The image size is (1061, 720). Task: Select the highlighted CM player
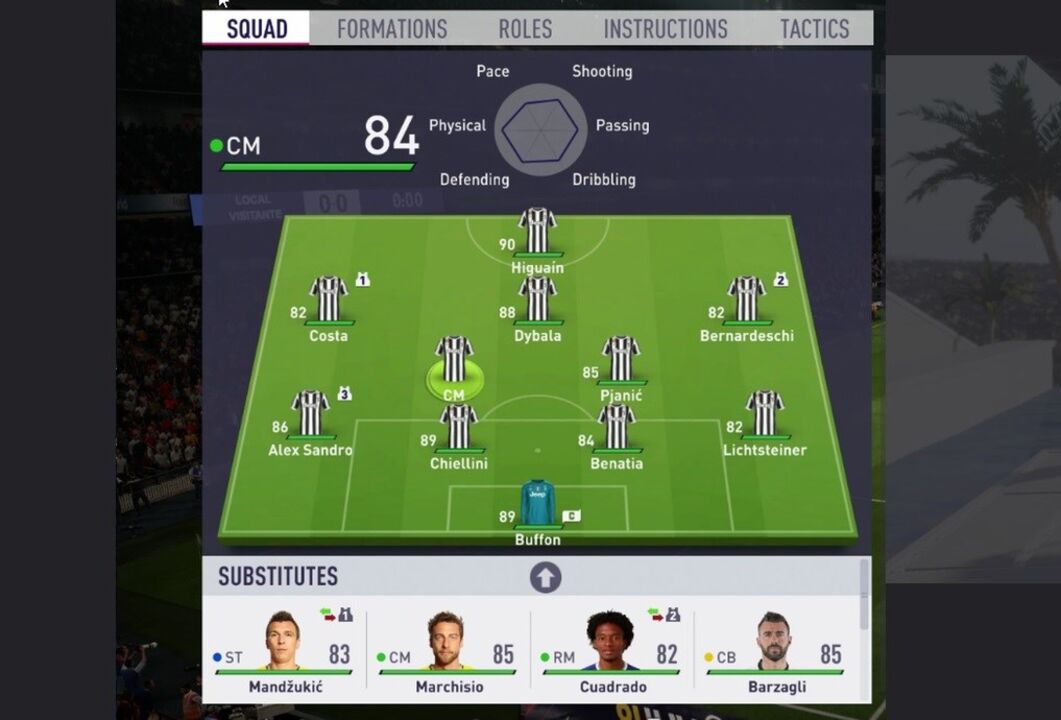point(454,362)
